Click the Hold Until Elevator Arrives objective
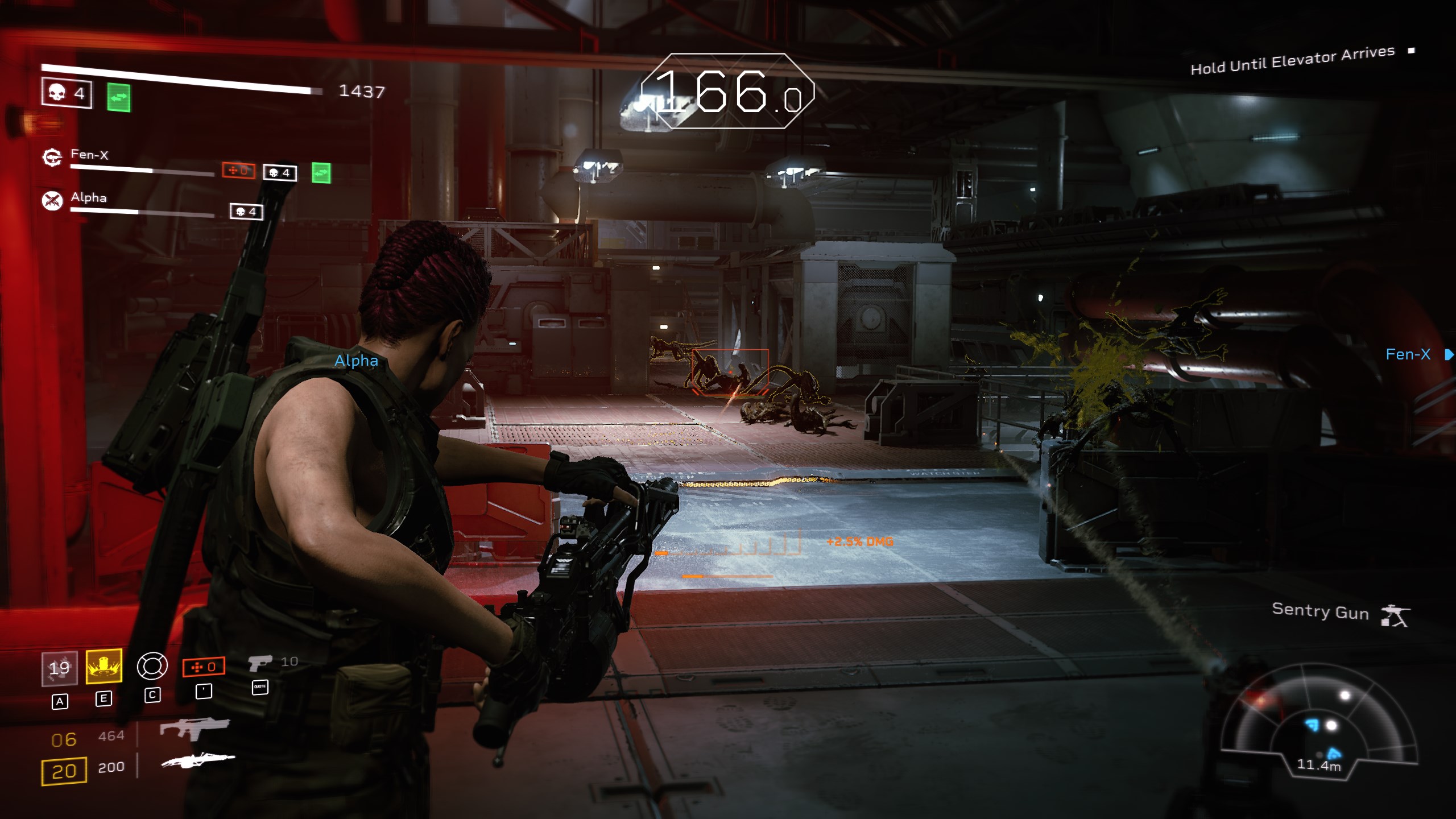The height and width of the screenshot is (819, 1456). click(x=1292, y=60)
